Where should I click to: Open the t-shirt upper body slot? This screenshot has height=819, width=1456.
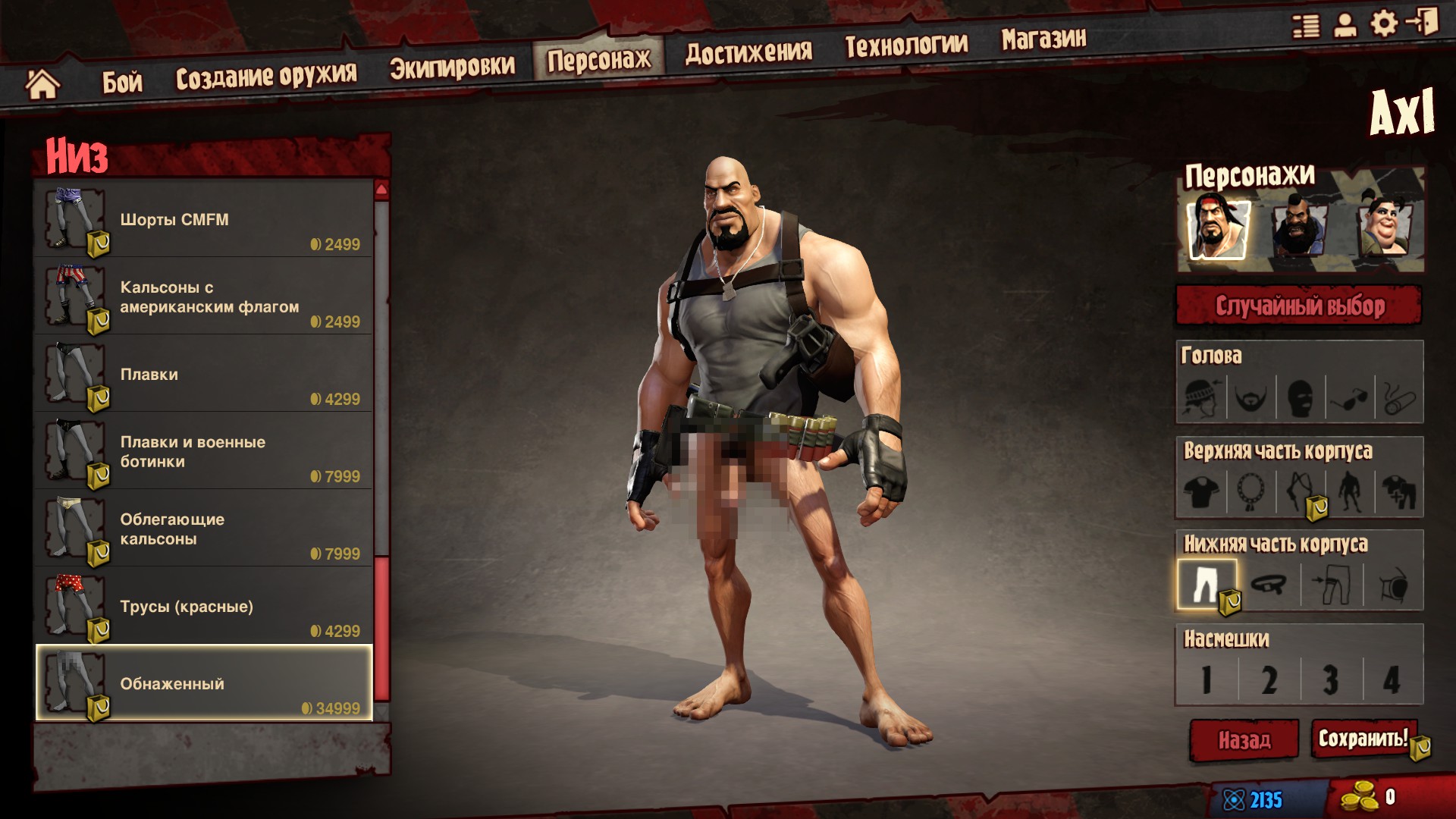click(1203, 491)
